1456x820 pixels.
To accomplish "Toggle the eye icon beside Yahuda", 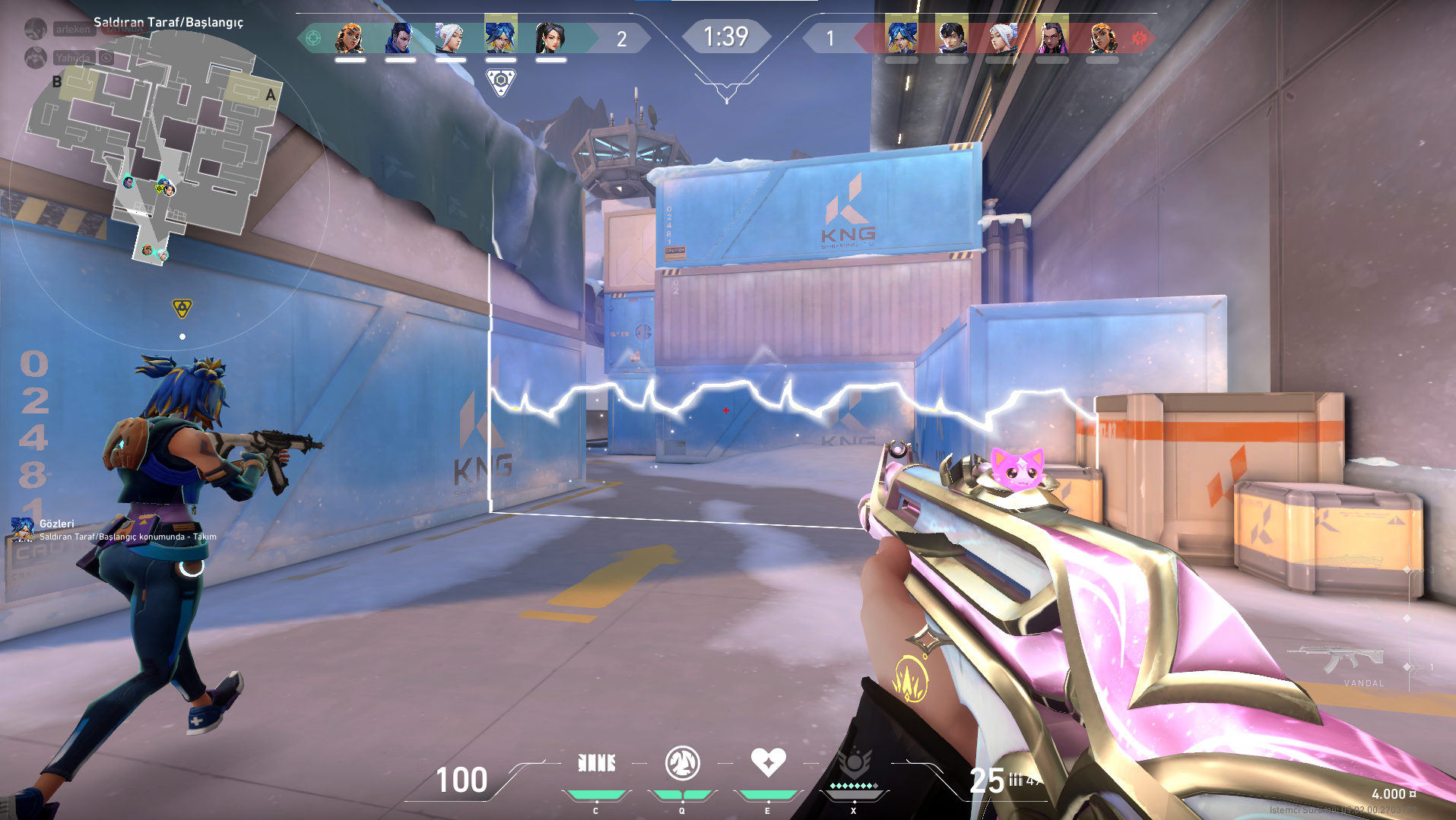I will (x=107, y=58).
